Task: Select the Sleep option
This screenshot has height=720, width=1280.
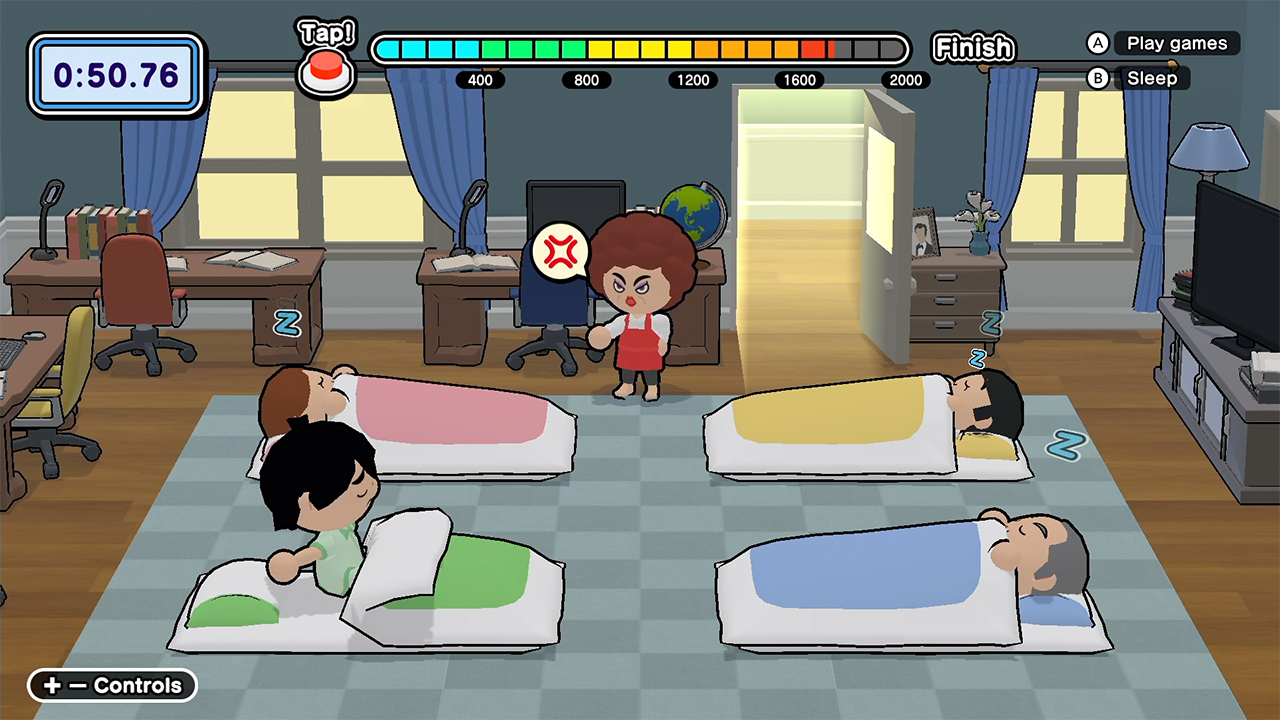Action: 1152,78
